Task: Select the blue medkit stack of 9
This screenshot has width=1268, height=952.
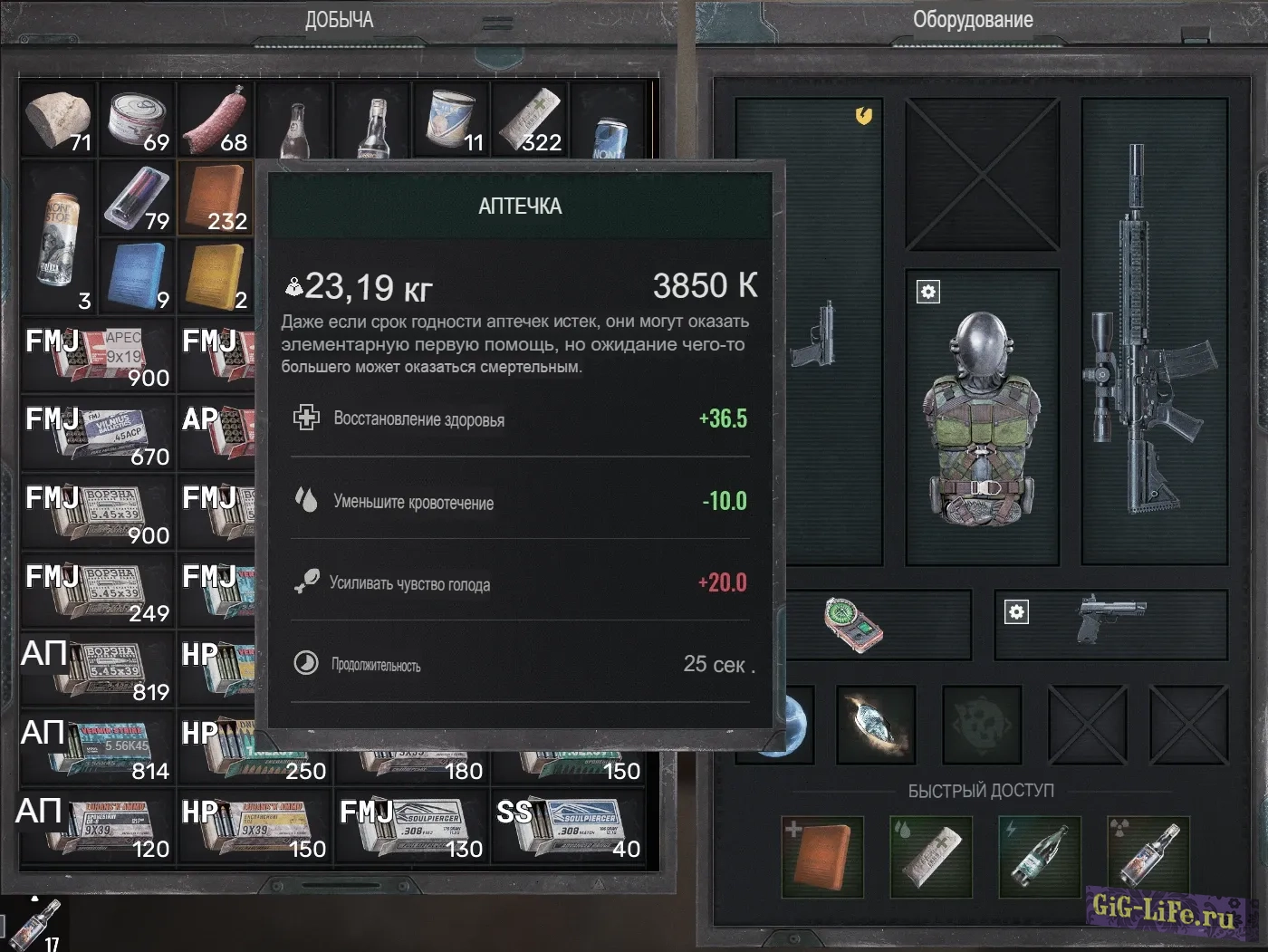Action: [137, 276]
